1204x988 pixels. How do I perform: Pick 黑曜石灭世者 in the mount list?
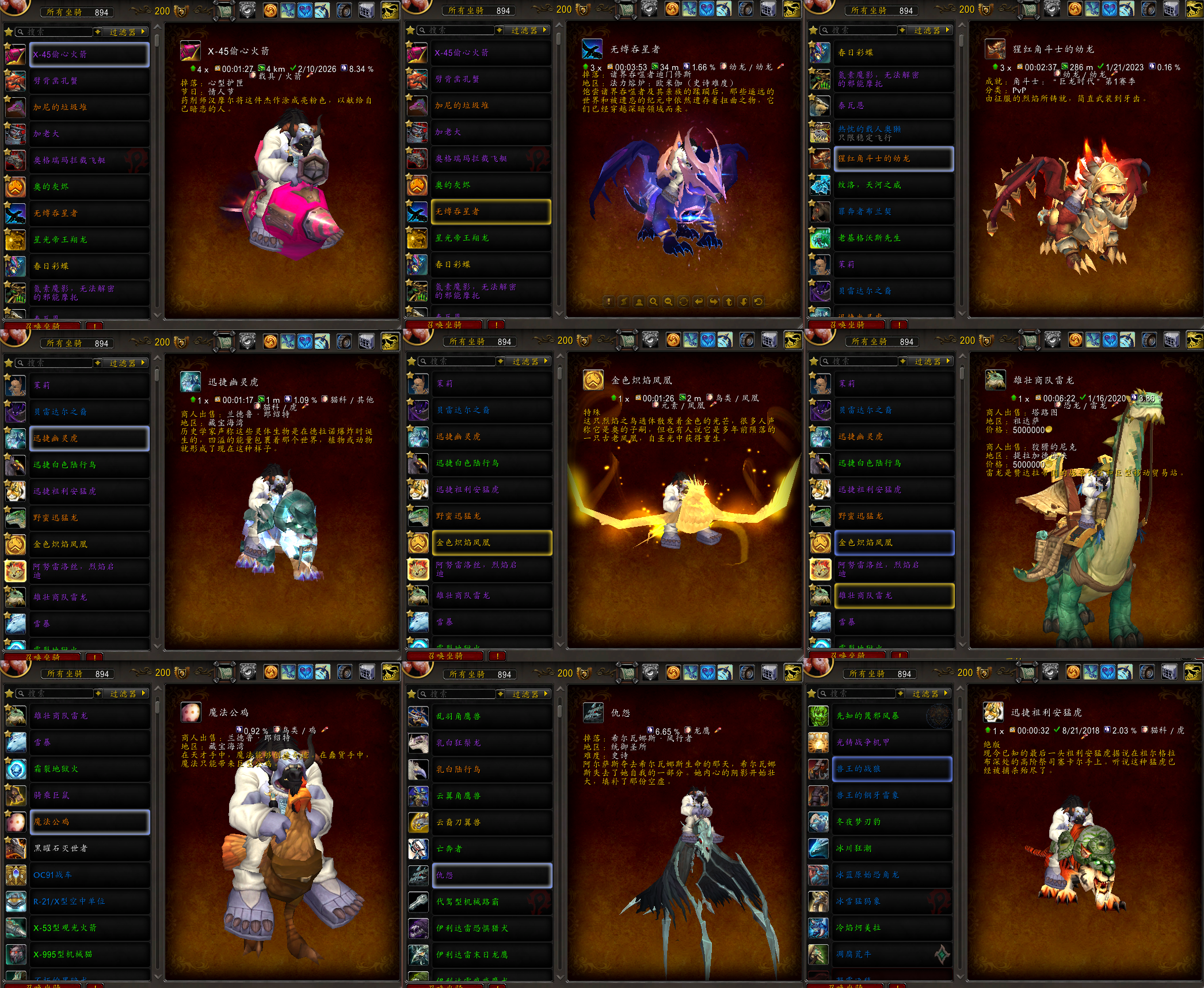[x=89, y=849]
